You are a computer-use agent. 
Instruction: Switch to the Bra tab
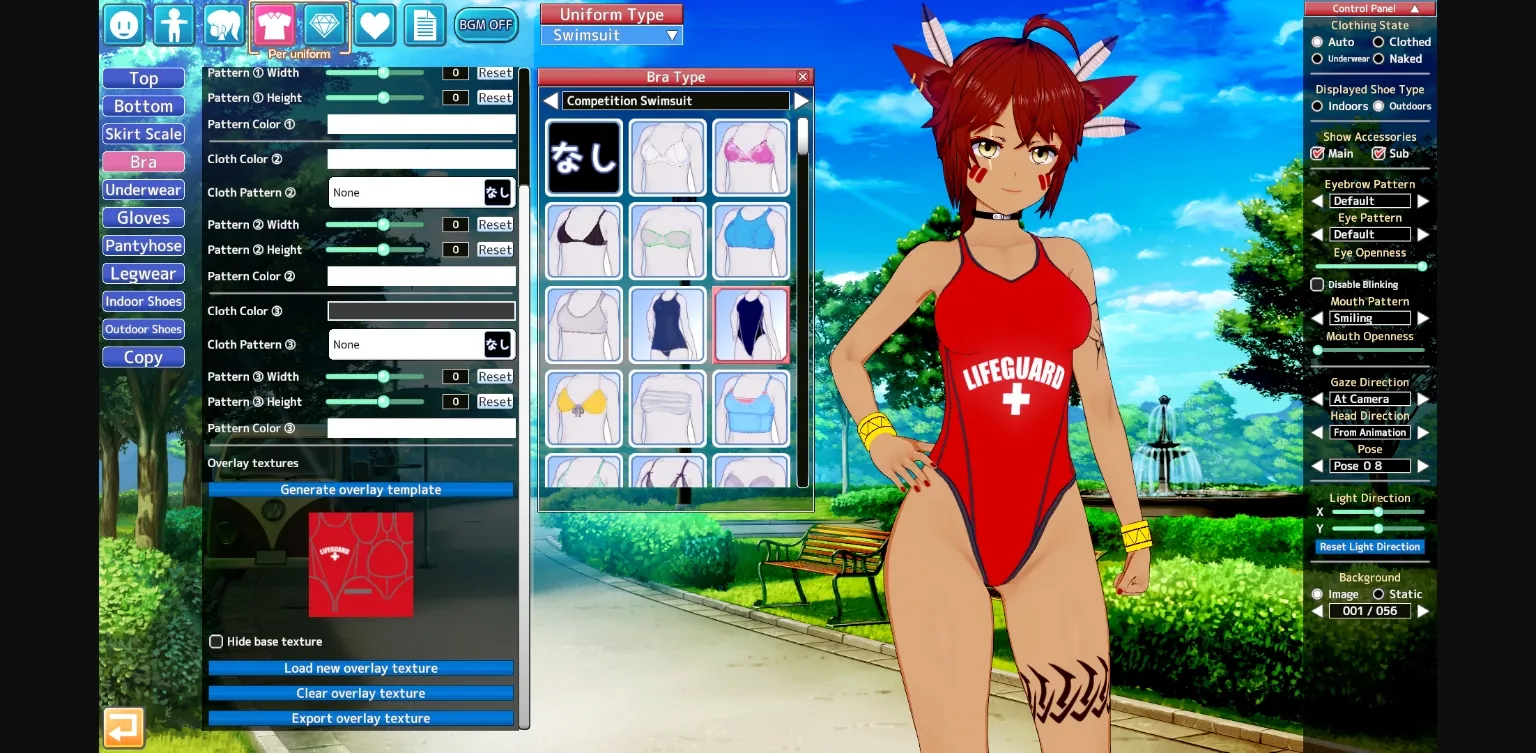point(143,161)
